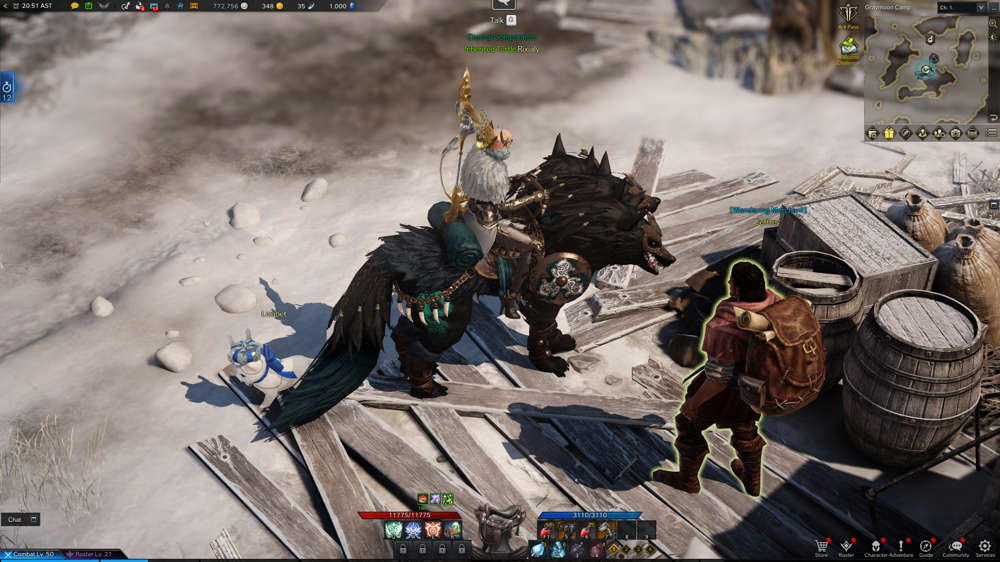The image size is (1000, 562).
Task: Open the Store menu
Action: (x=822, y=546)
